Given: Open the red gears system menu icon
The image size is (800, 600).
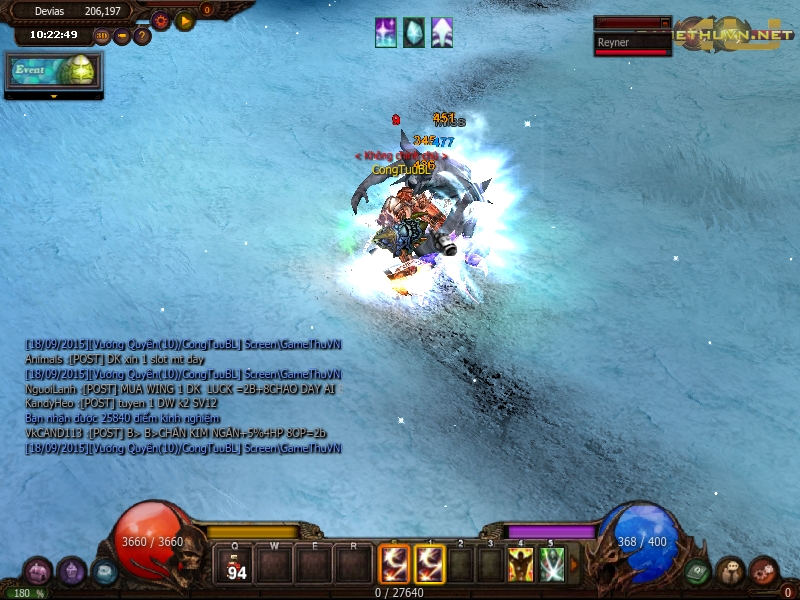Looking at the screenshot, I should [764, 572].
